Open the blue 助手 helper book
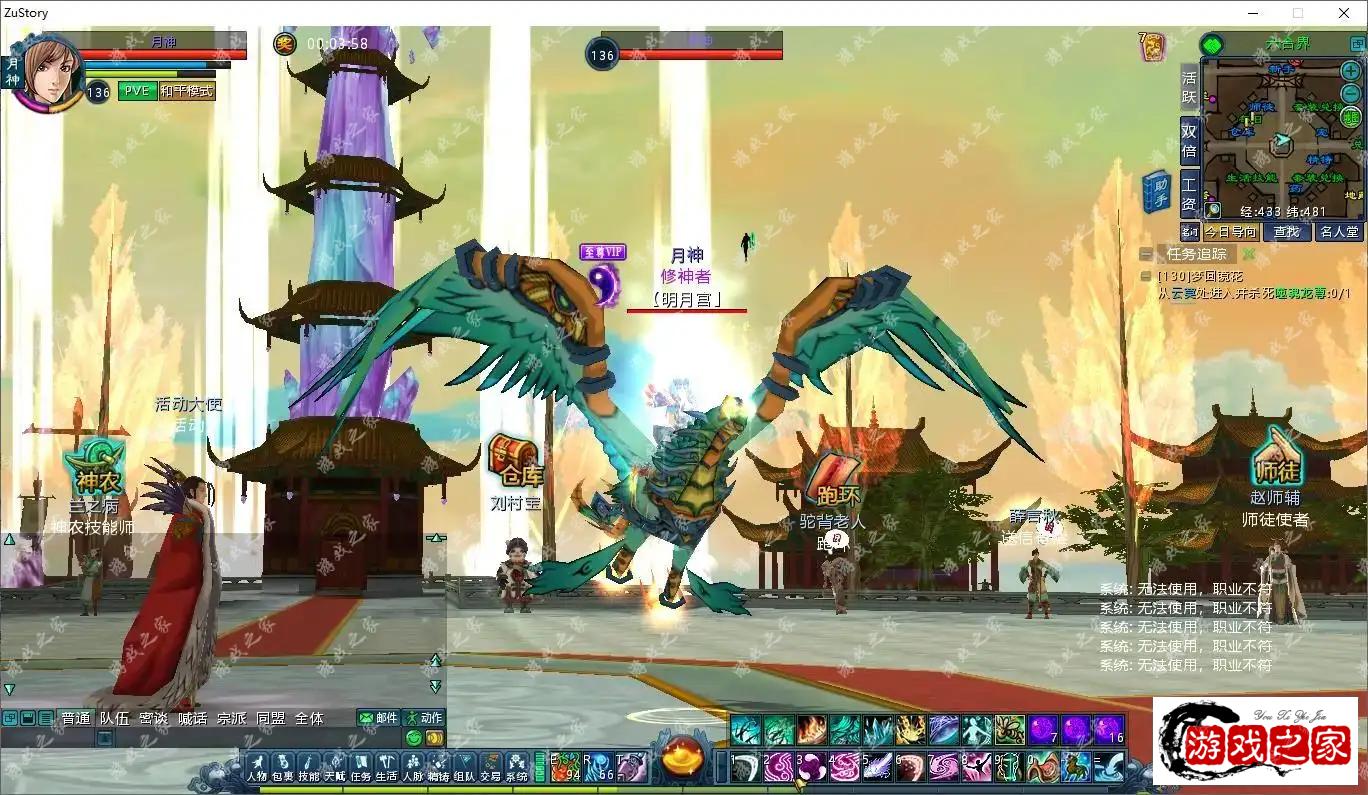1368x795 pixels. coord(1157,192)
